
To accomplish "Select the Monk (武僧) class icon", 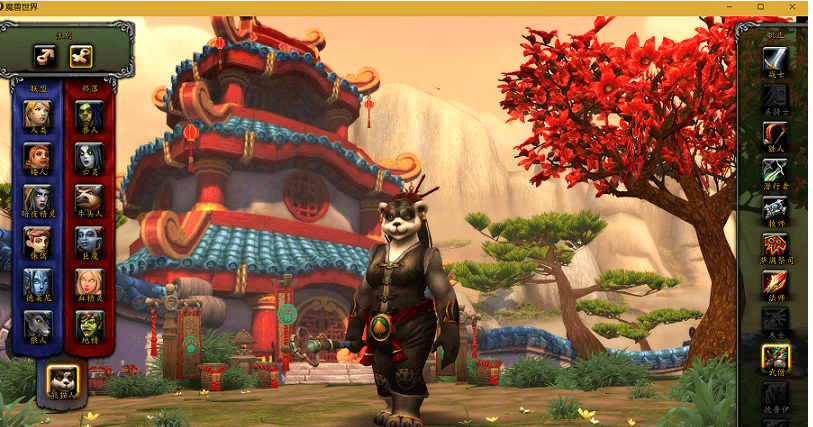I will coord(775,357).
